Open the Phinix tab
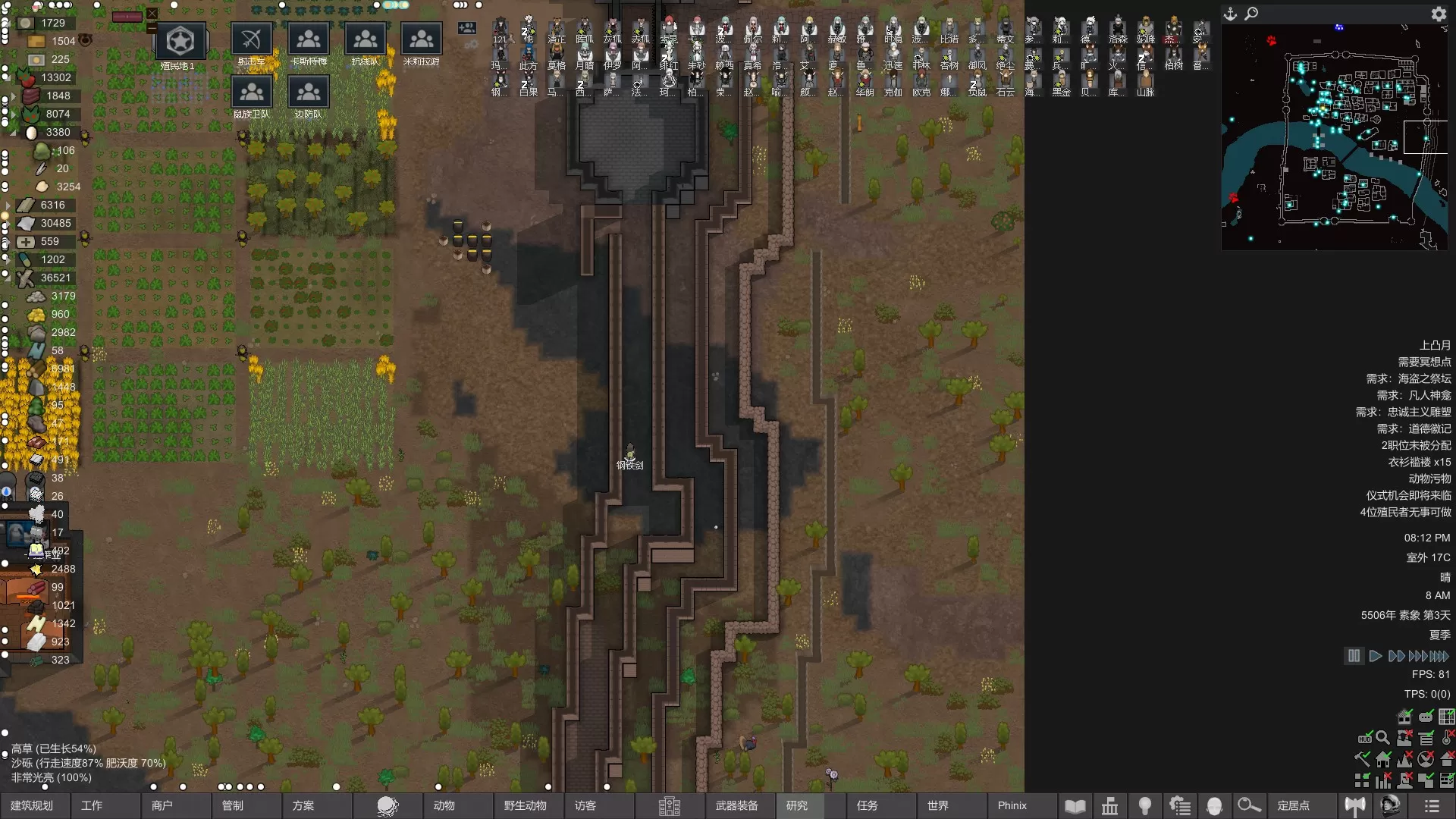 tap(1012, 805)
